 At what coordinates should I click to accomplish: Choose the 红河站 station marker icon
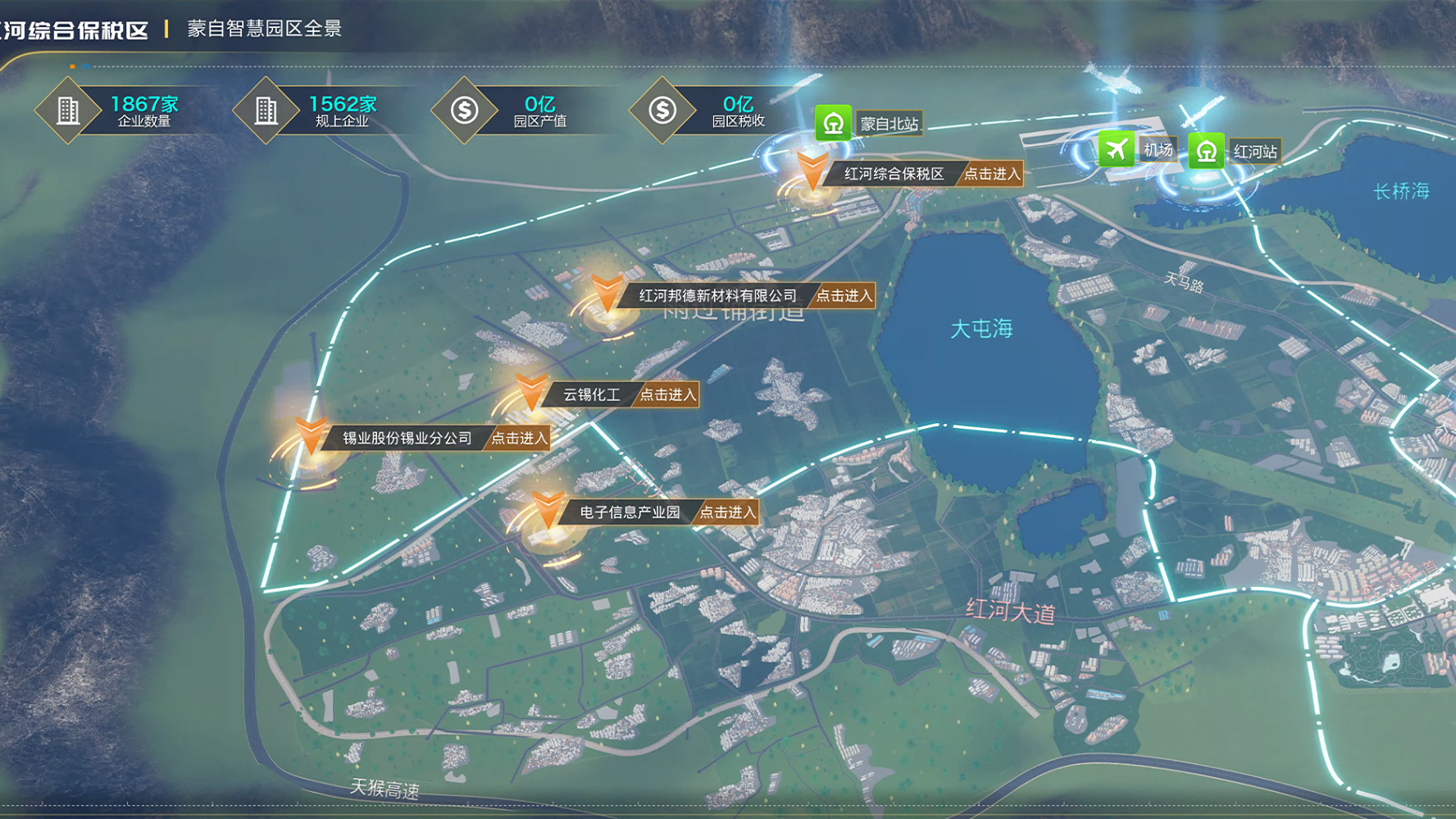[x=1206, y=151]
